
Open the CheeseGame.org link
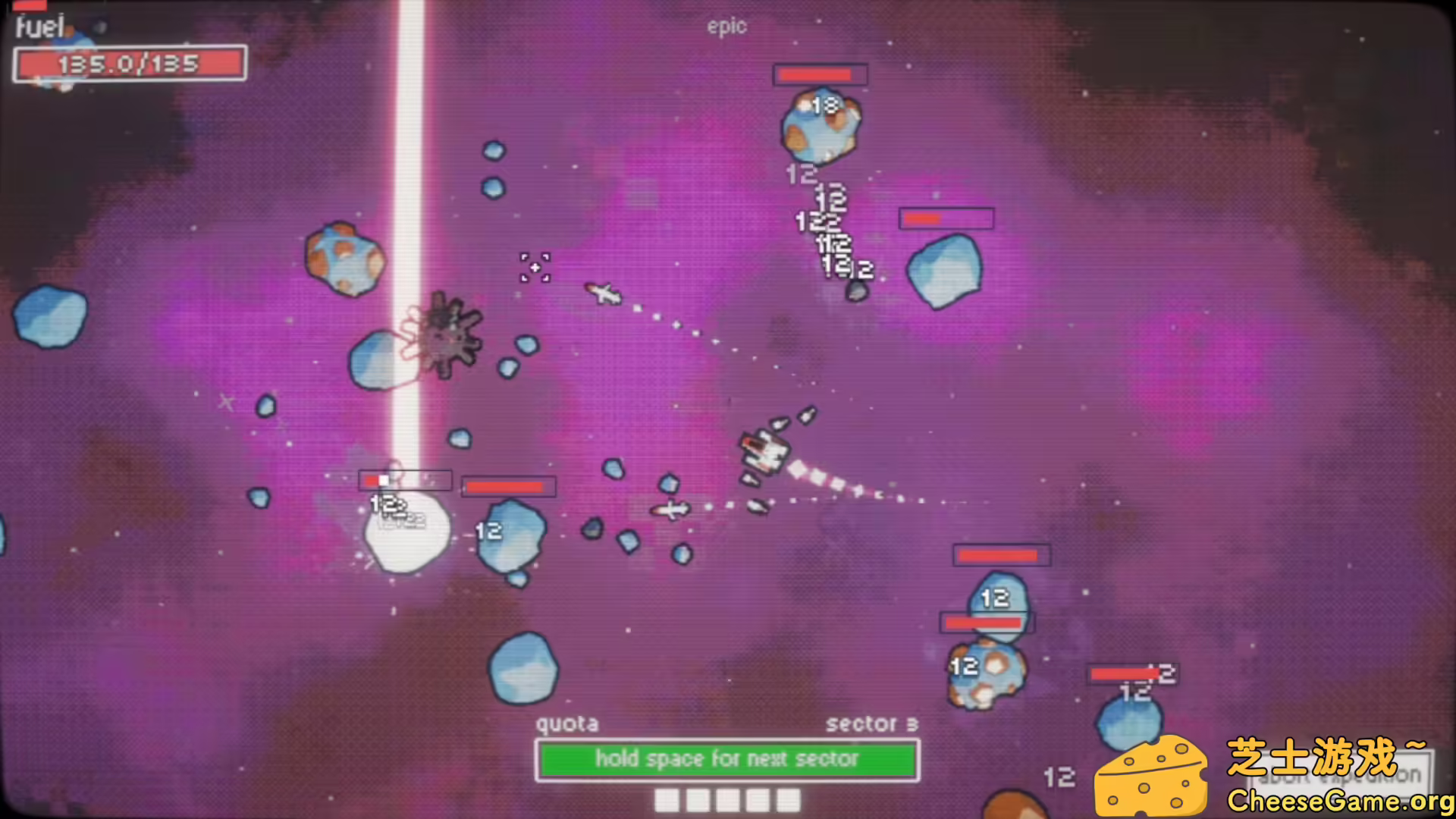pyautogui.click(x=1335, y=799)
